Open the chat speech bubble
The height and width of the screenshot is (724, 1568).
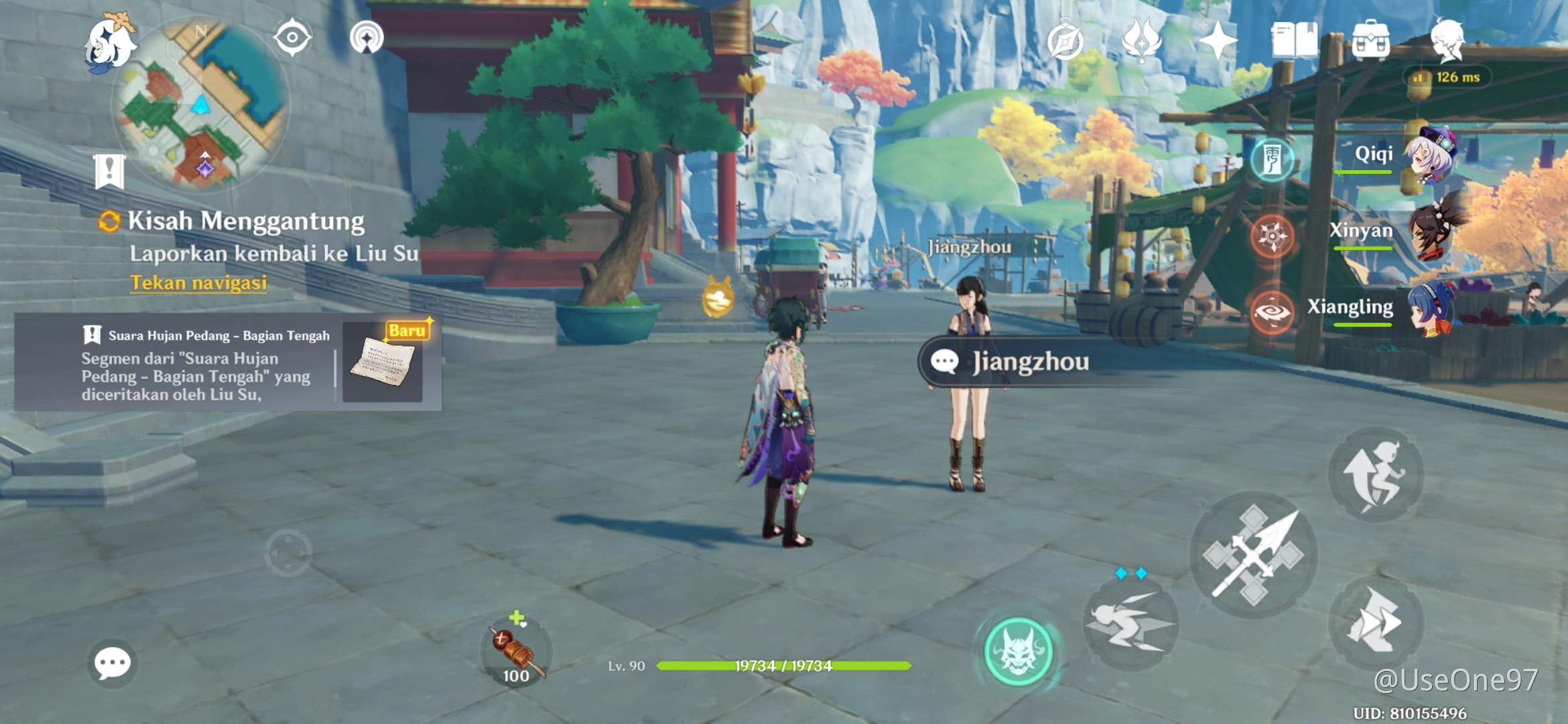click(112, 664)
